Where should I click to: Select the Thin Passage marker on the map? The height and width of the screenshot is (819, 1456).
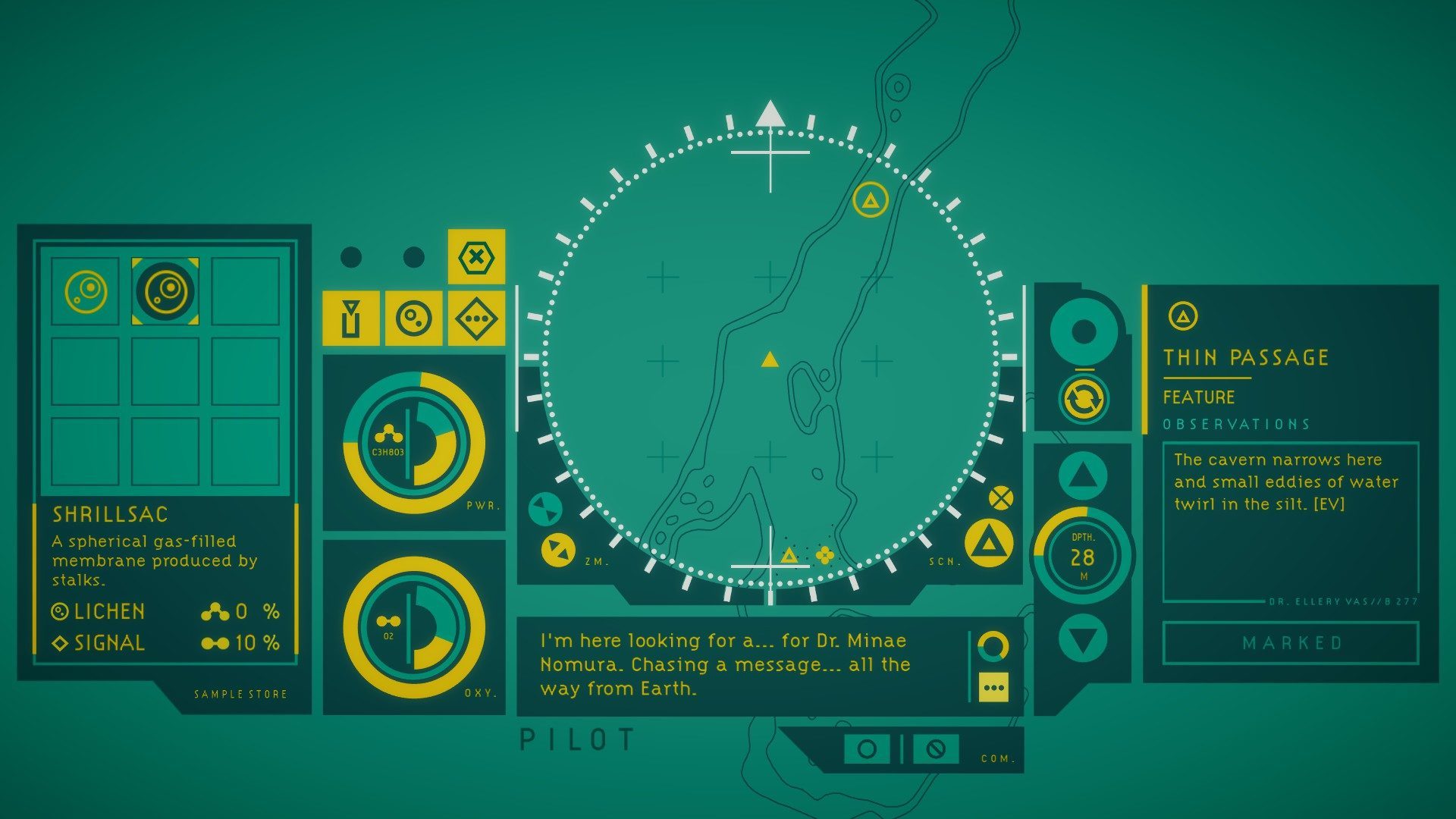click(x=871, y=200)
